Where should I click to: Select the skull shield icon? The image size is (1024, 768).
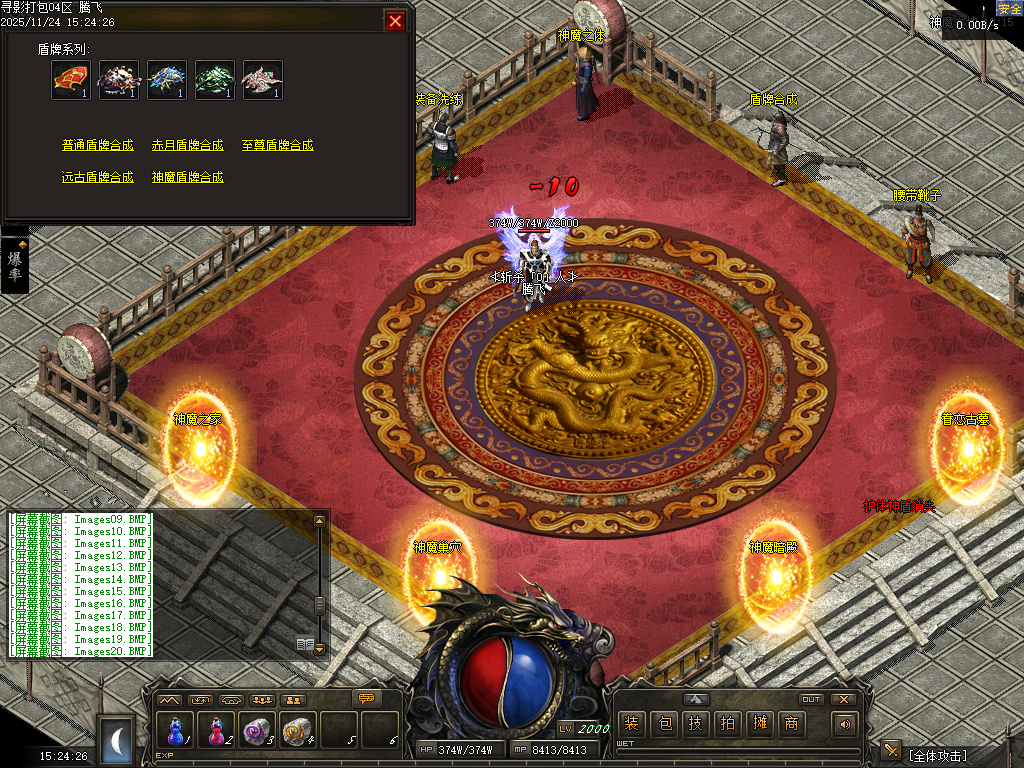pos(119,80)
